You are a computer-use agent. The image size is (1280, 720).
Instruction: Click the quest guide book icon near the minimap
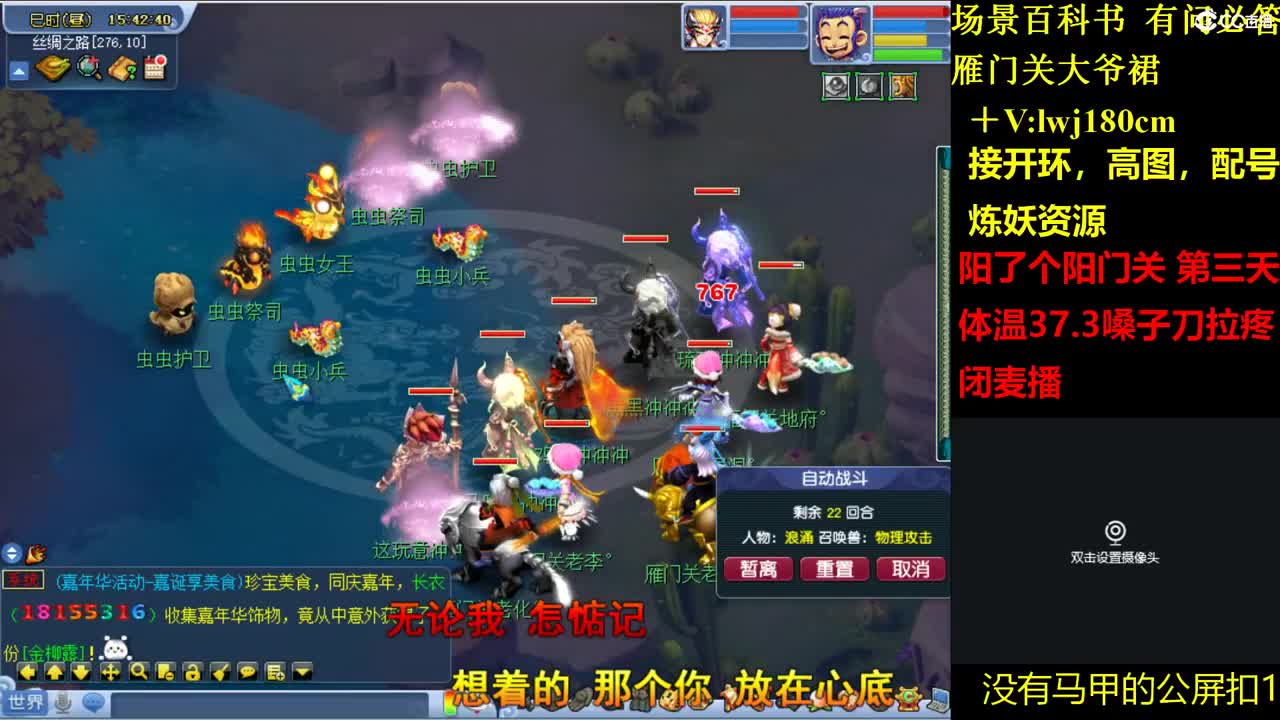tap(121, 67)
